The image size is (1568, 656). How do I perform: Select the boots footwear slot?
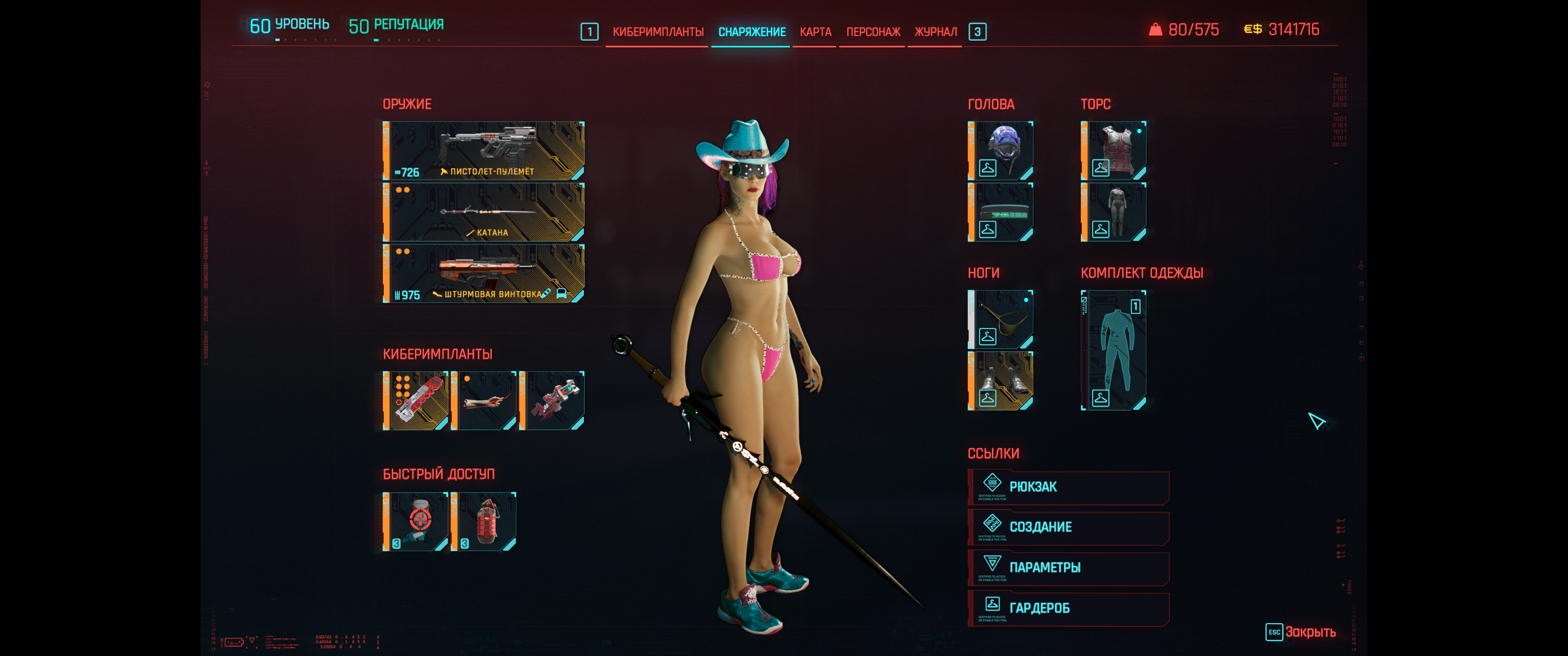pos(1000,381)
